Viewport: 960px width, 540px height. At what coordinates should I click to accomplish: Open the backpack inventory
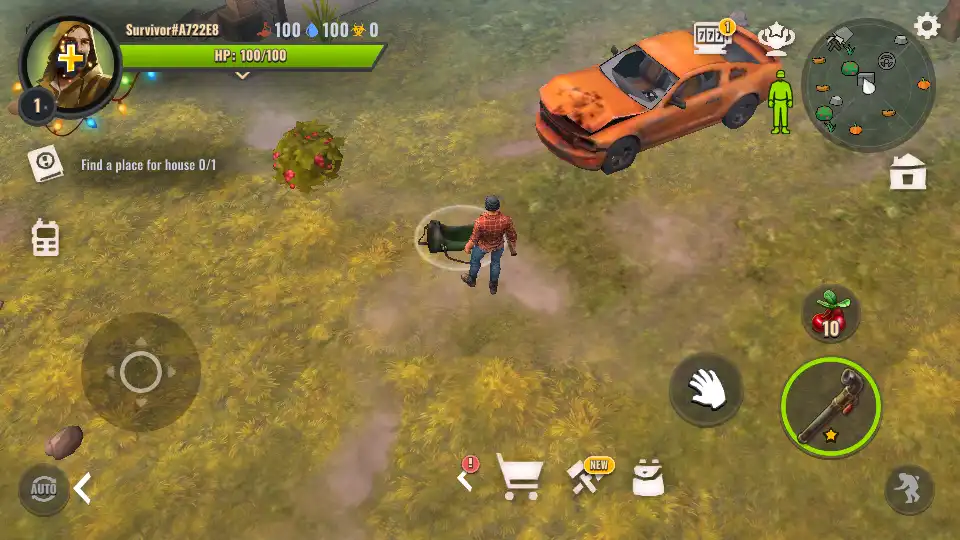click(648, 479)
